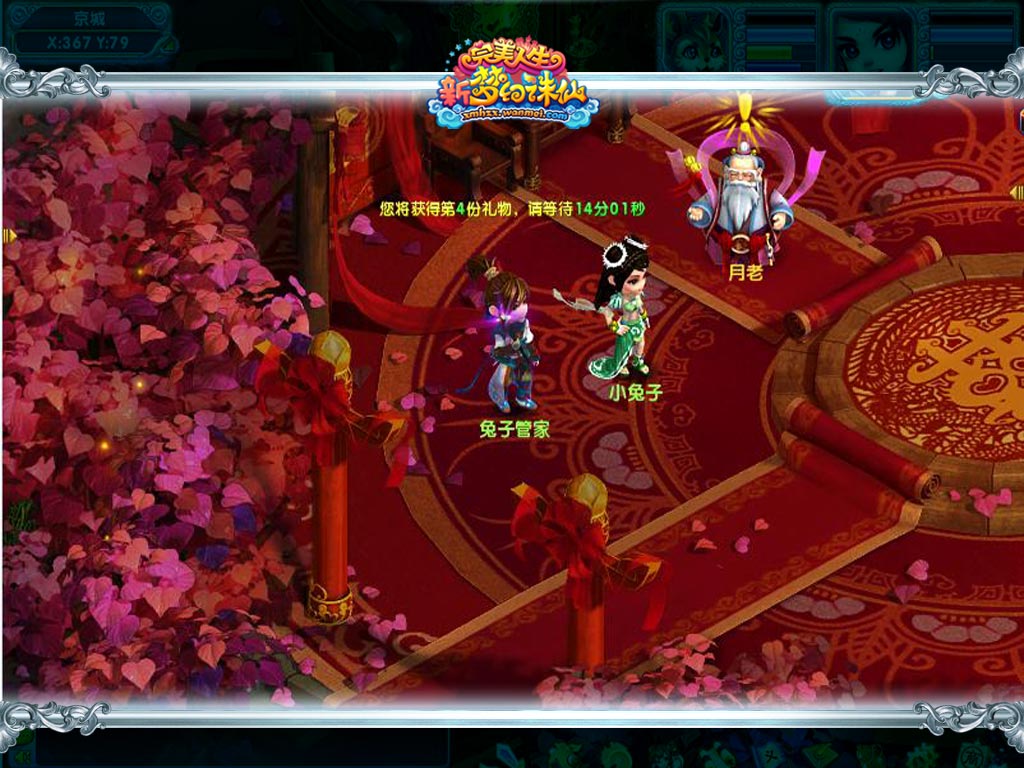The image size is (1024, 768).
Task: Open the player character portrait
Action: click(x=872, y=40)
